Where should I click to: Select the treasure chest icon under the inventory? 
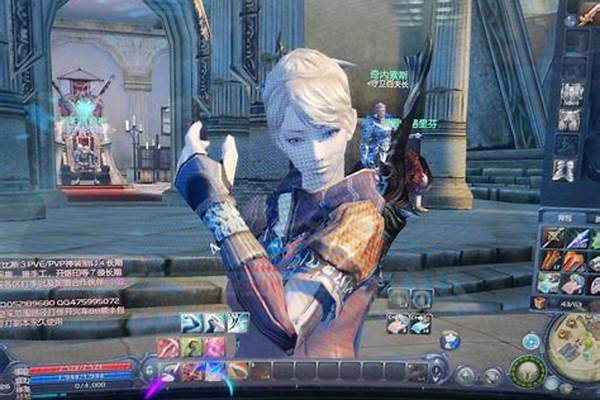[540, 303]
